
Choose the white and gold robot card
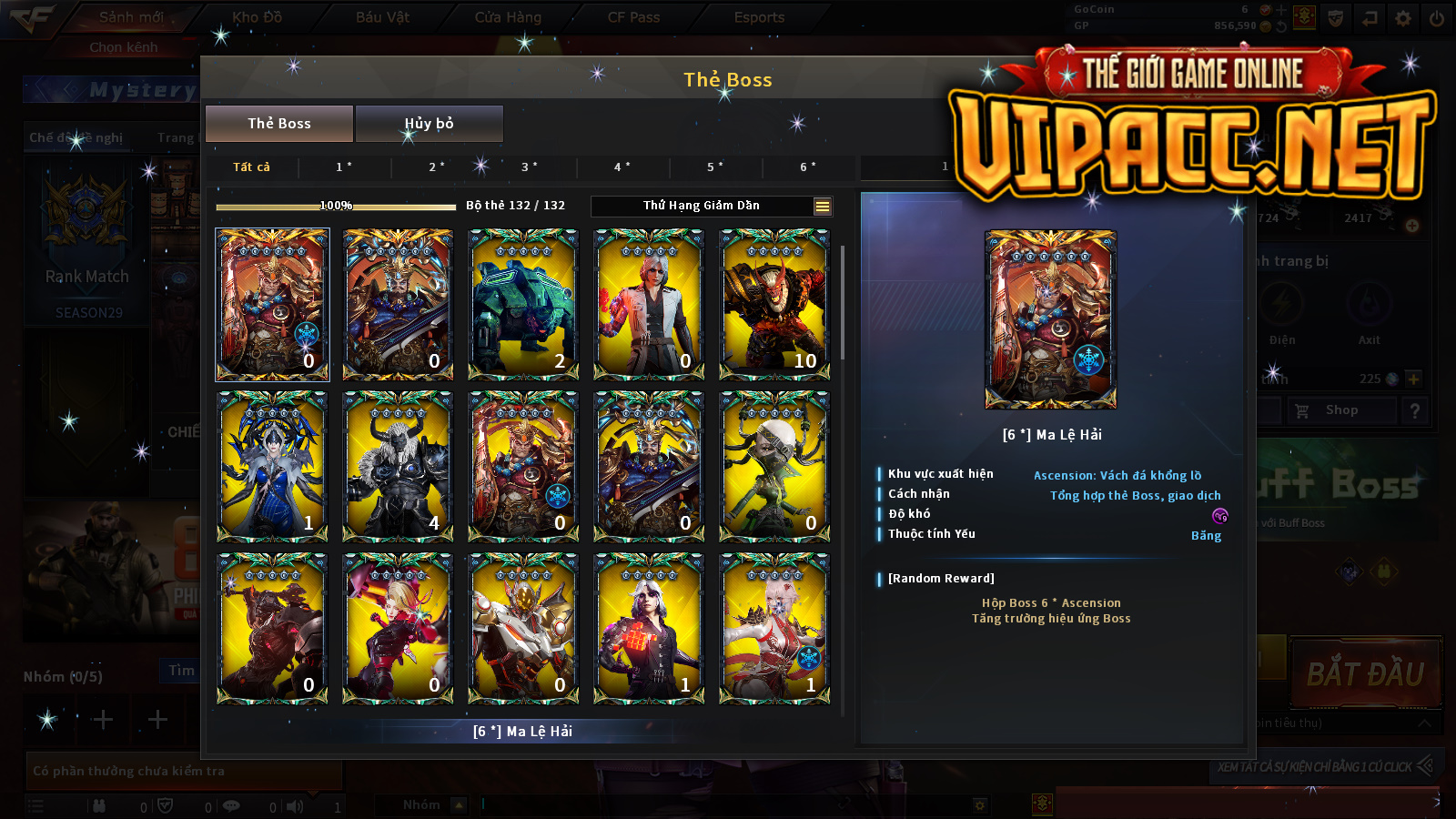tap(523, 628)
